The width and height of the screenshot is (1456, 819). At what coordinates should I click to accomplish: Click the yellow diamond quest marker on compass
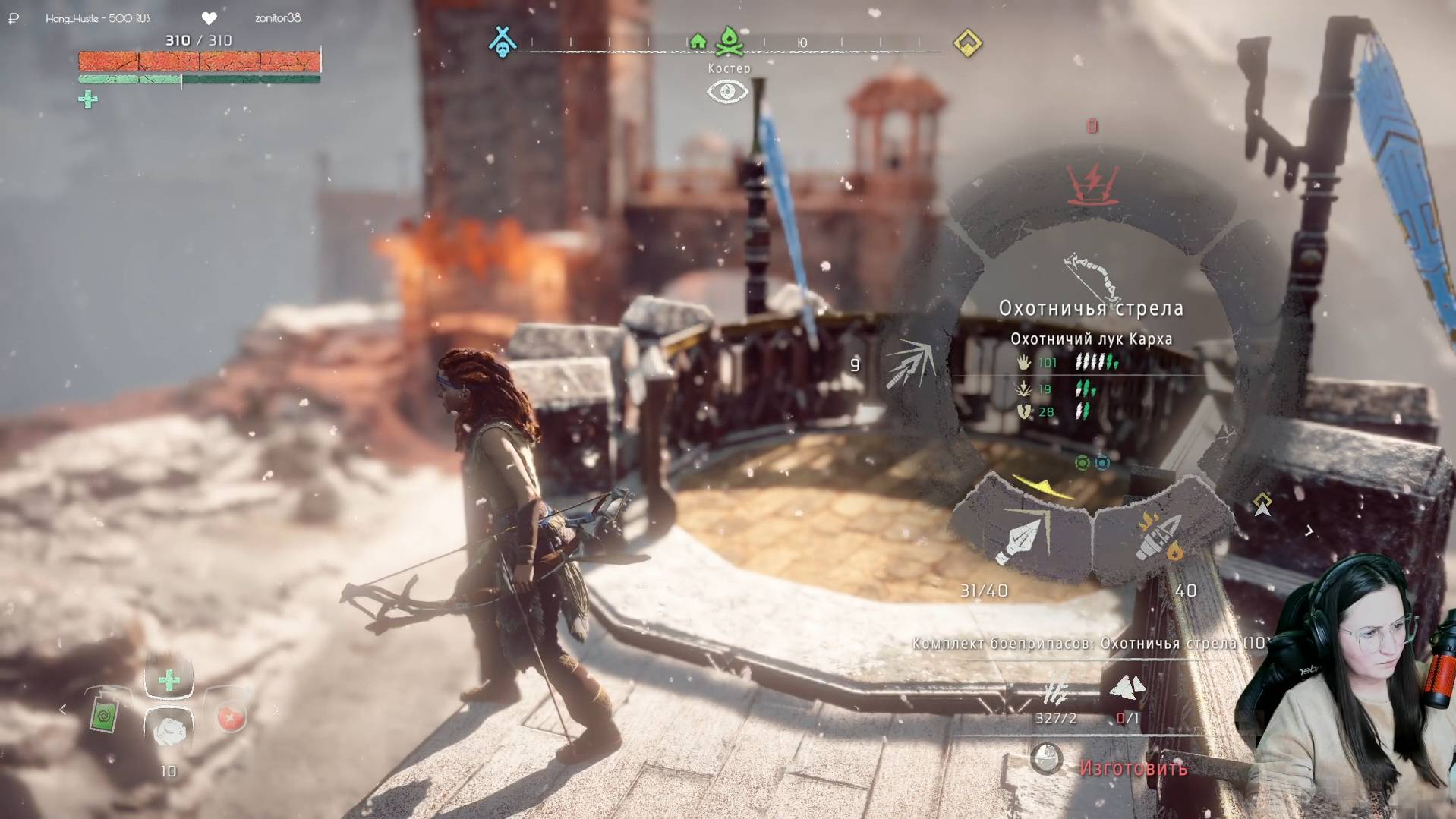967,43
